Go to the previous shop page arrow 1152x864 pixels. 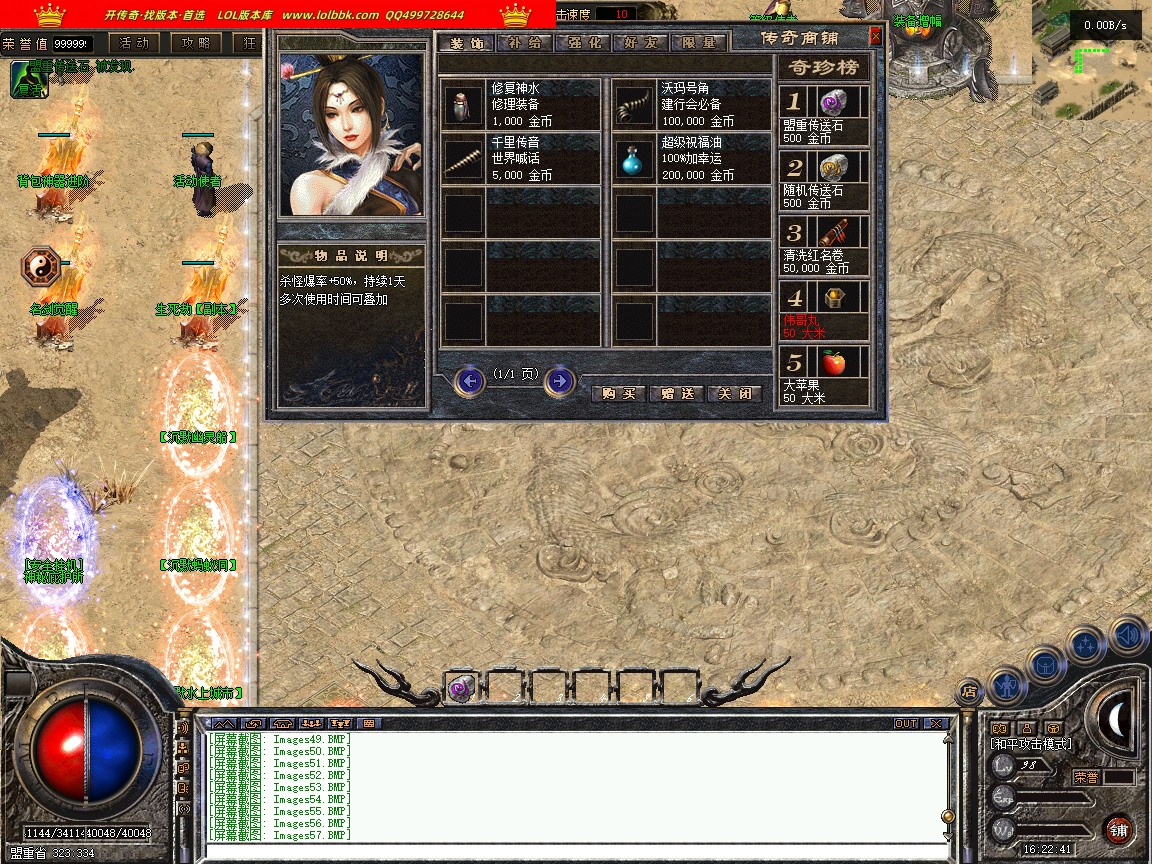[x=469, y=381]
